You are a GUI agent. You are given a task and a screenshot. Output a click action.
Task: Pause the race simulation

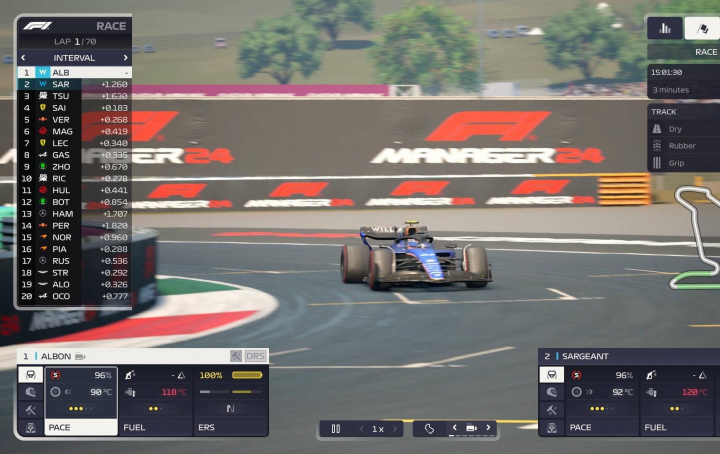(335, 429)
